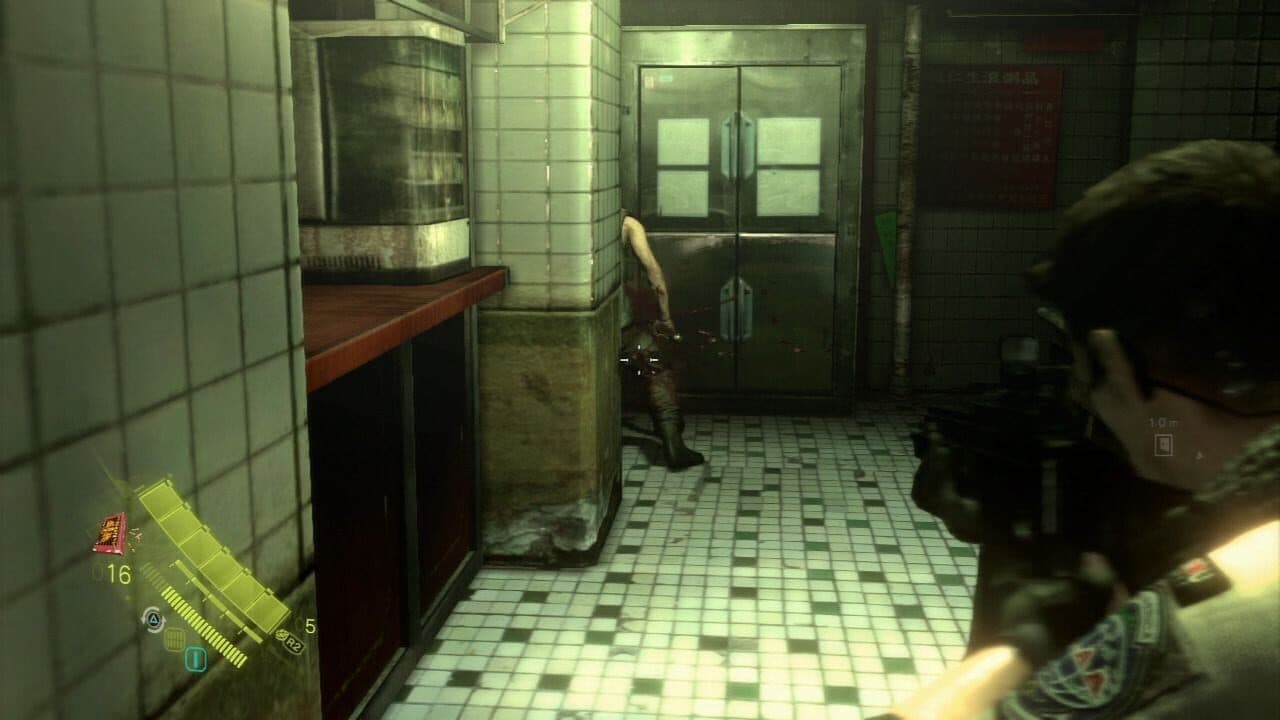Click the door objective marker icon
Viewport: 1280px width, 720px height.
point(1163,446)
